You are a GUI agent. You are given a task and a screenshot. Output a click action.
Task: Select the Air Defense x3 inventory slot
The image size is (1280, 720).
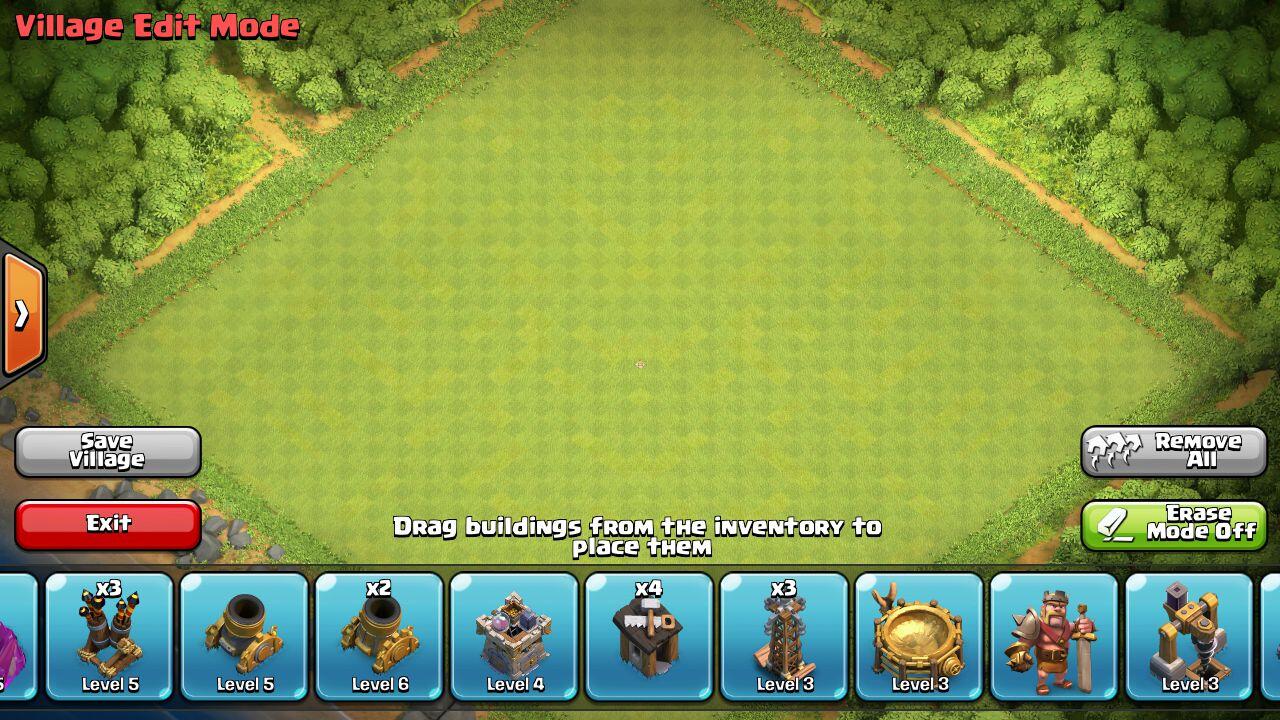(109, 636)
